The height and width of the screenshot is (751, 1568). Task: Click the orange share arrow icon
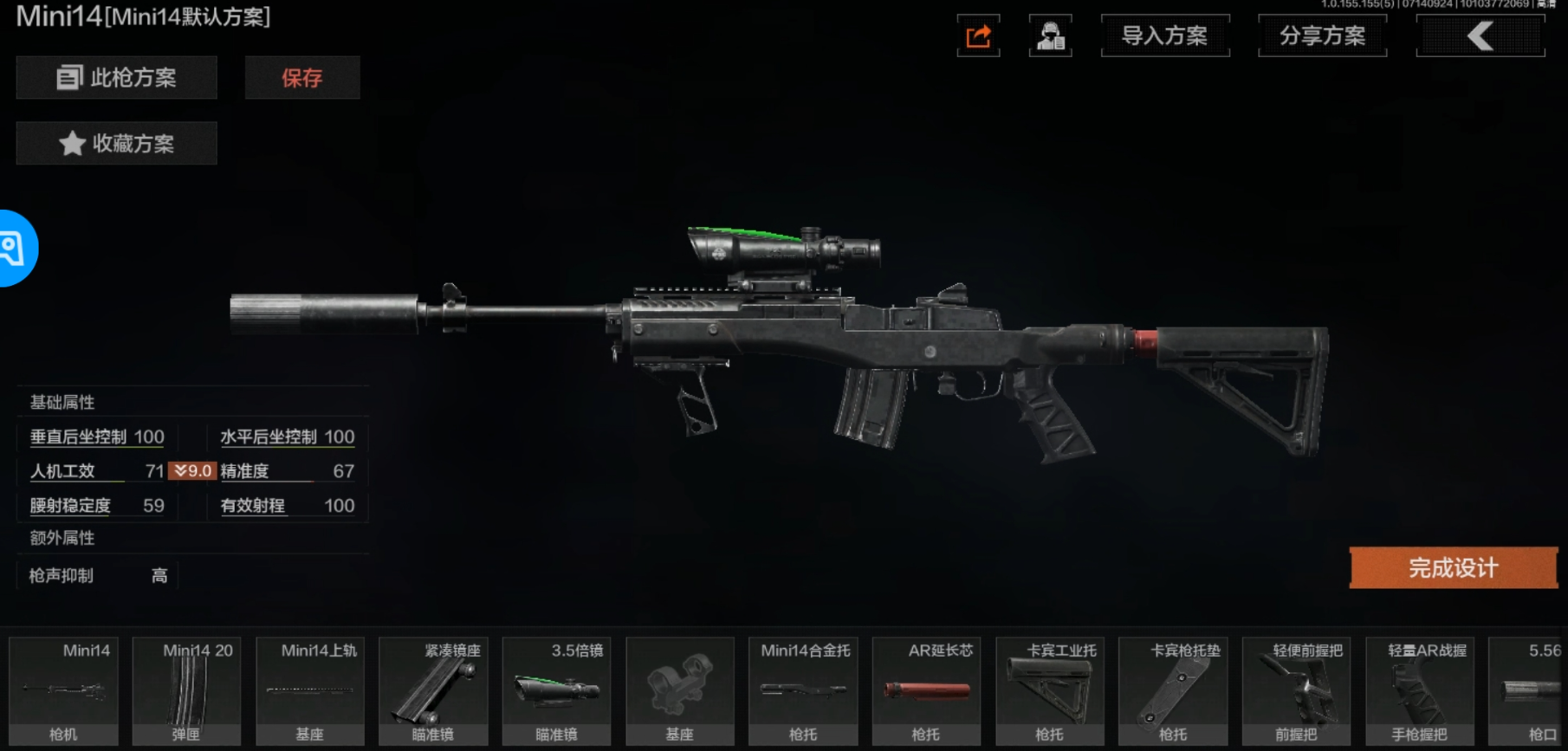click(x=978, y=36)
